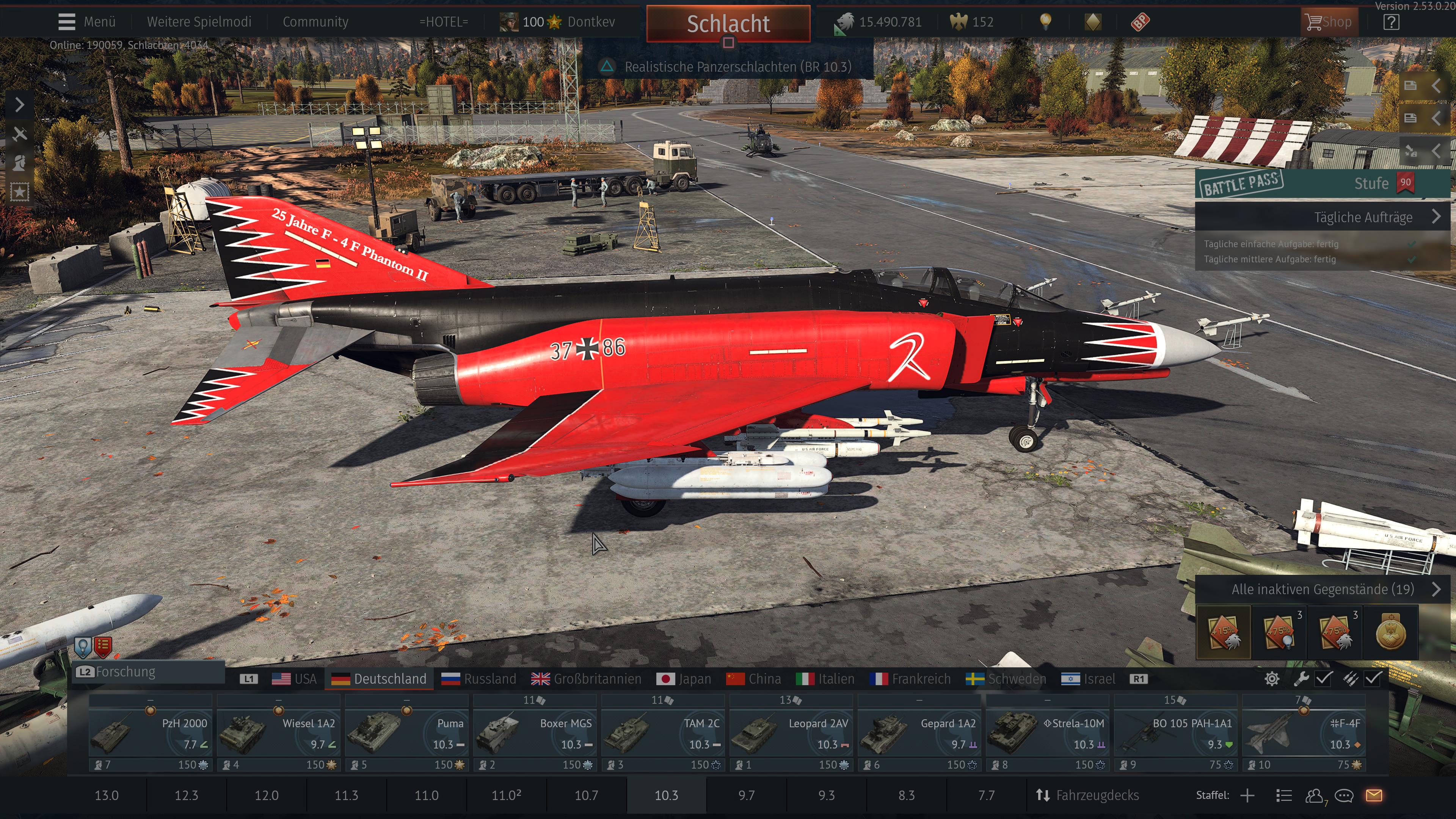Switch to the 11.3 preset
The width and height of the screenshot is (1456, 819).
coord(347,795)
